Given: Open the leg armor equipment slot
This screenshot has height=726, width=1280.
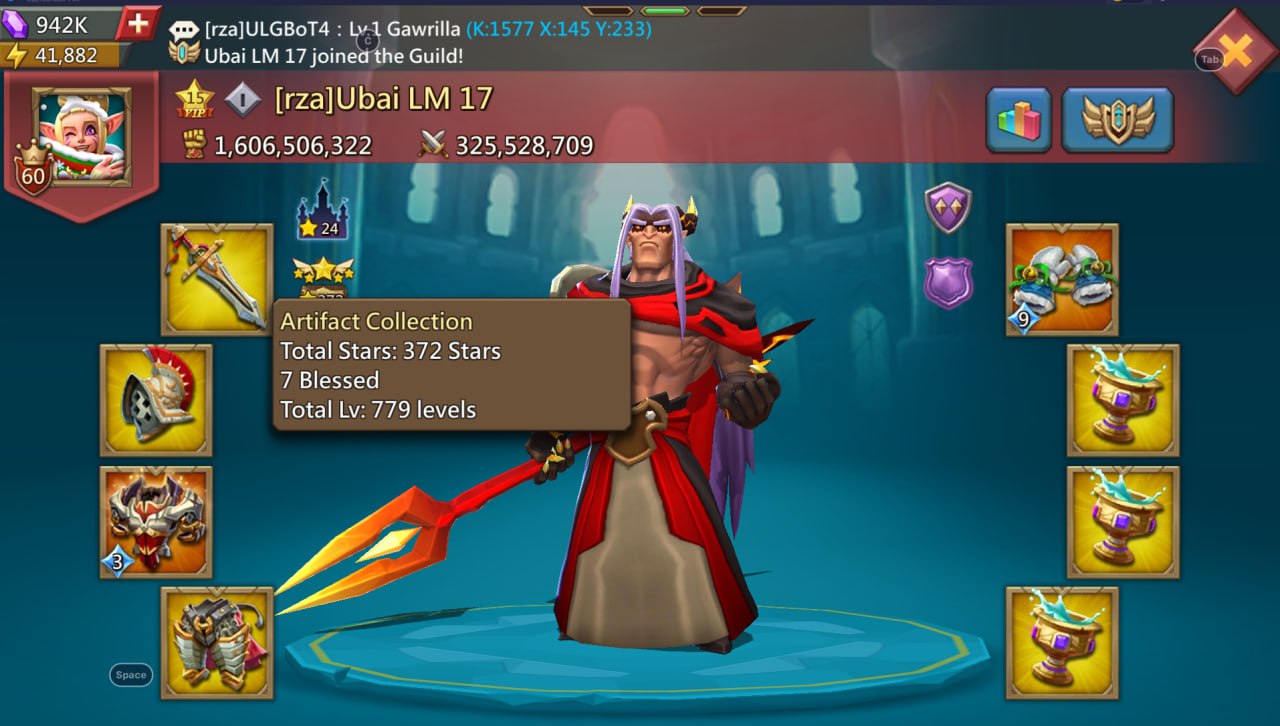Looking at the screenshot, I should (217, 642).
